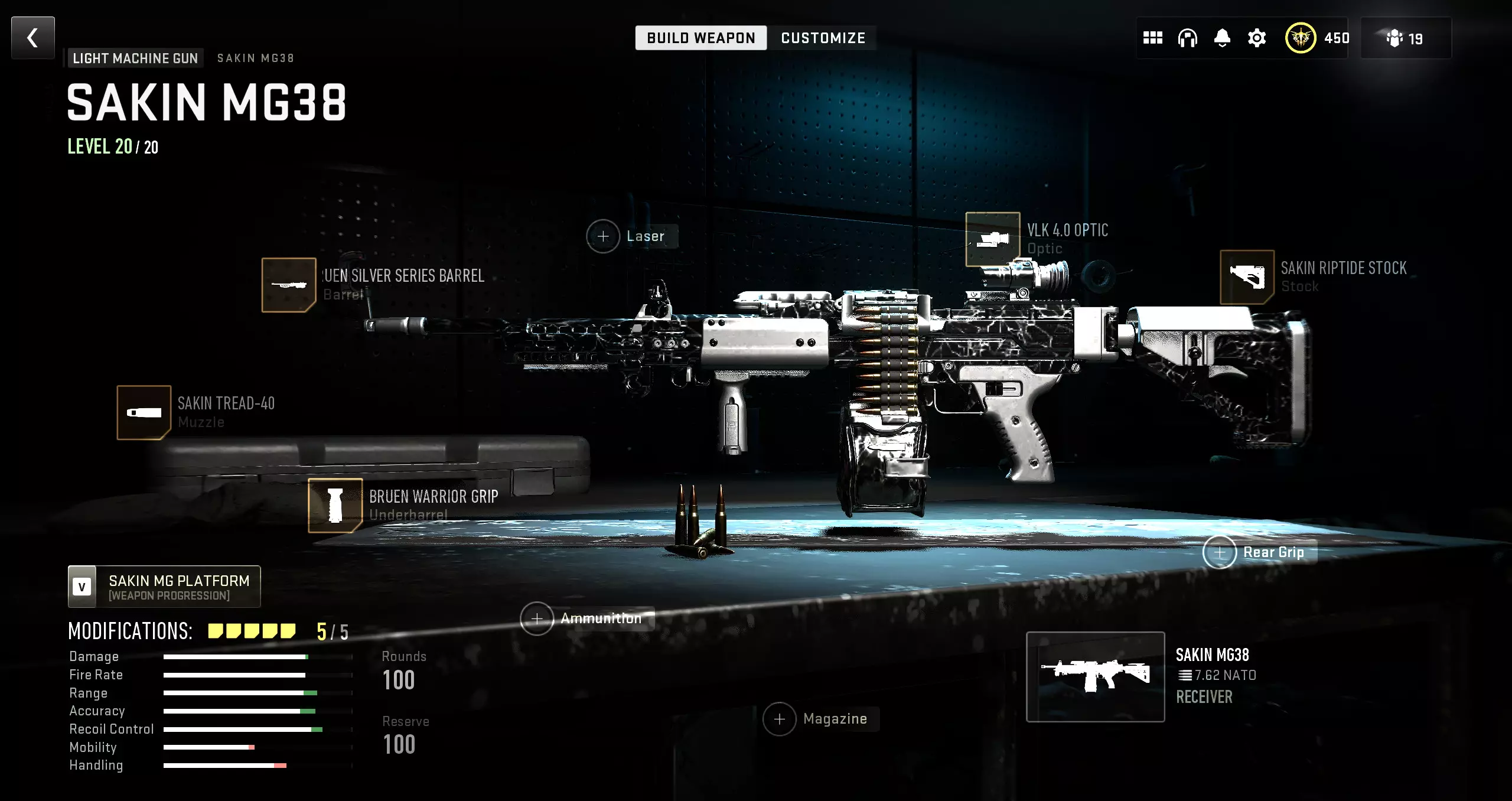Viewport: 1512px width, 801px height.
Task: Open the grid menu icon
Action: tap(1152, 38)
